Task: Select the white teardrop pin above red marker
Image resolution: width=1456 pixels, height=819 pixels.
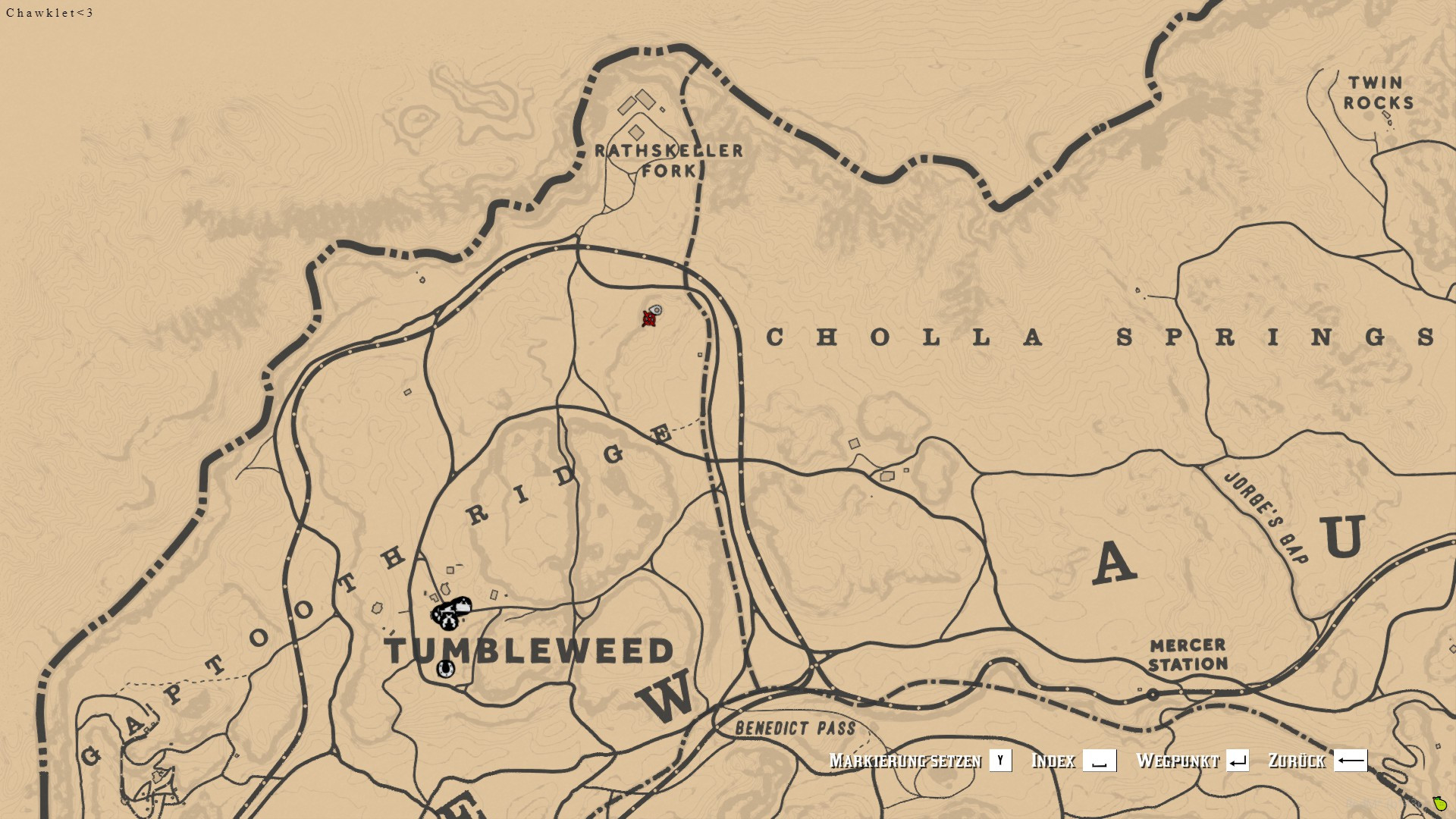Action: point(657,309)
